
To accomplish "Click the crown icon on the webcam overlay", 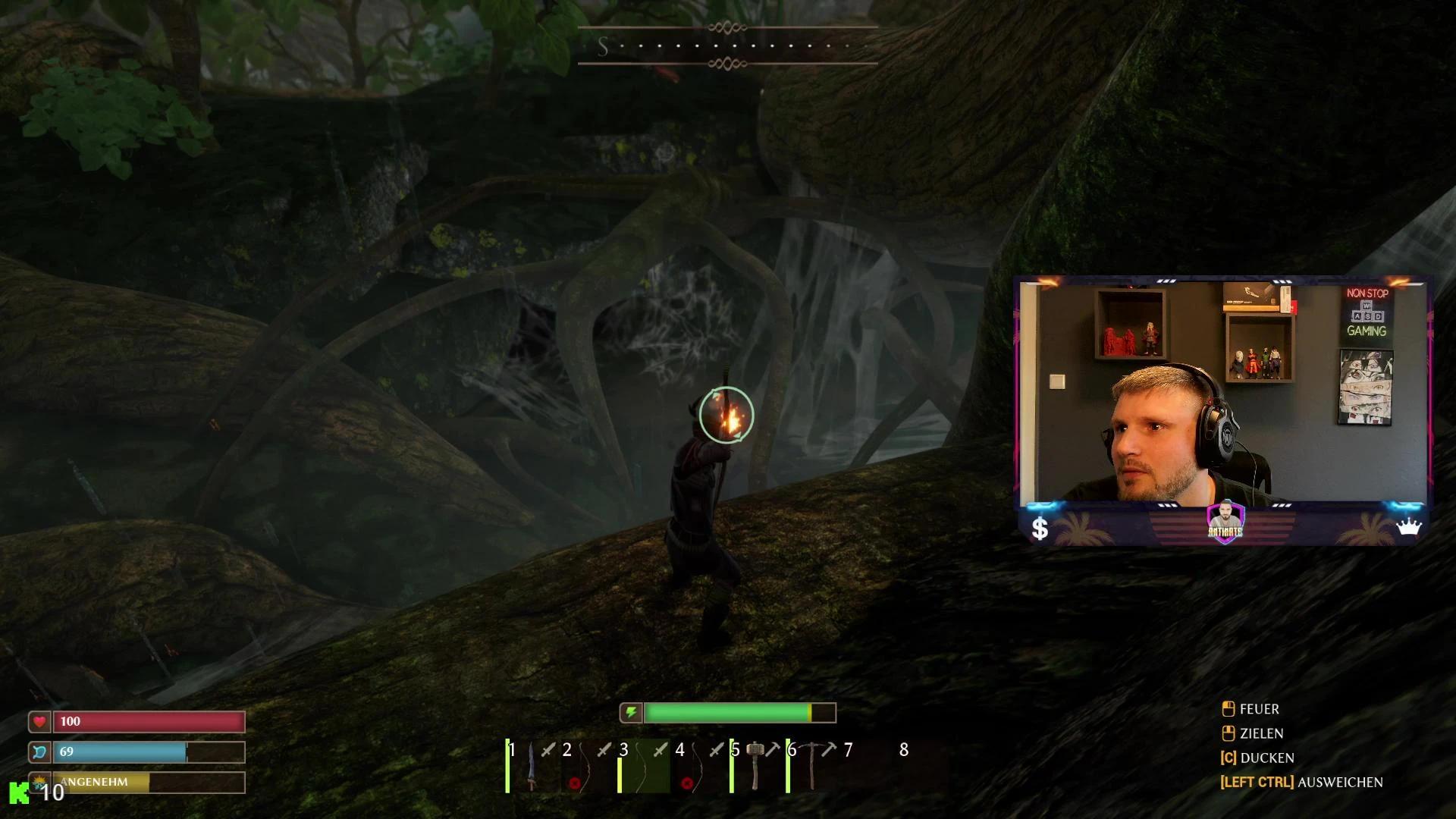I will (1408, 527).
